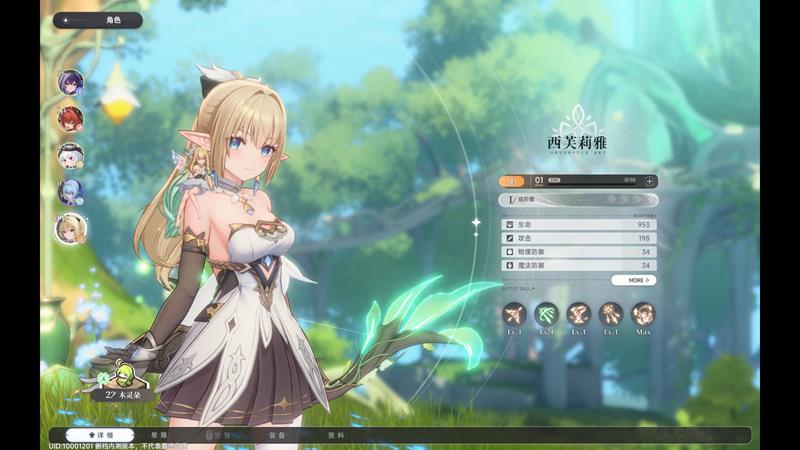Image resolution: width=800 pixels, height=450 pixels.
Task: Show more stats with MORE button
Action: [x=634, y=281]
